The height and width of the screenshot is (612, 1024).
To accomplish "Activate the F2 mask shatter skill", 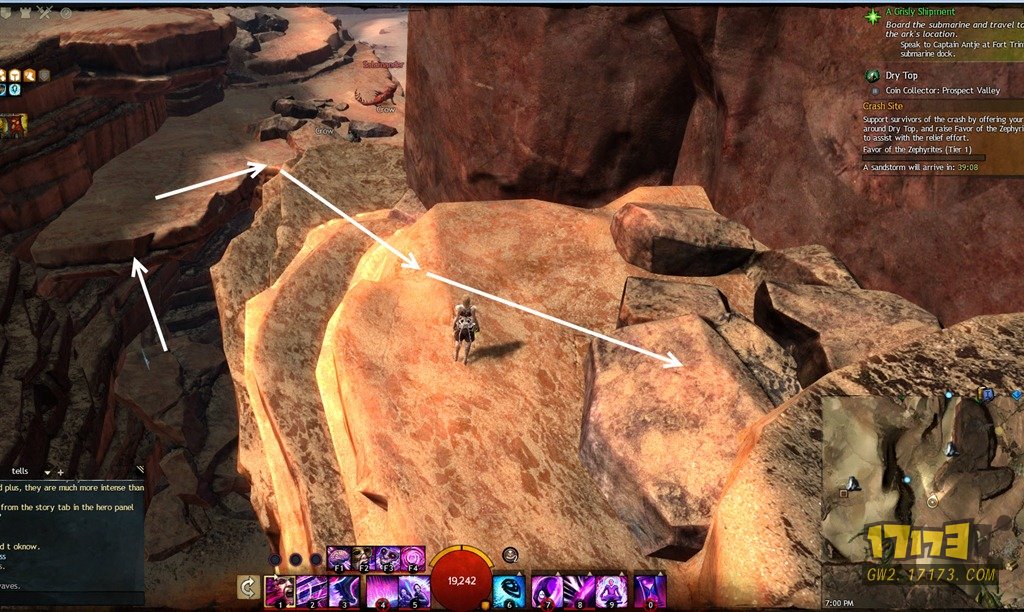I will (363, 558).
